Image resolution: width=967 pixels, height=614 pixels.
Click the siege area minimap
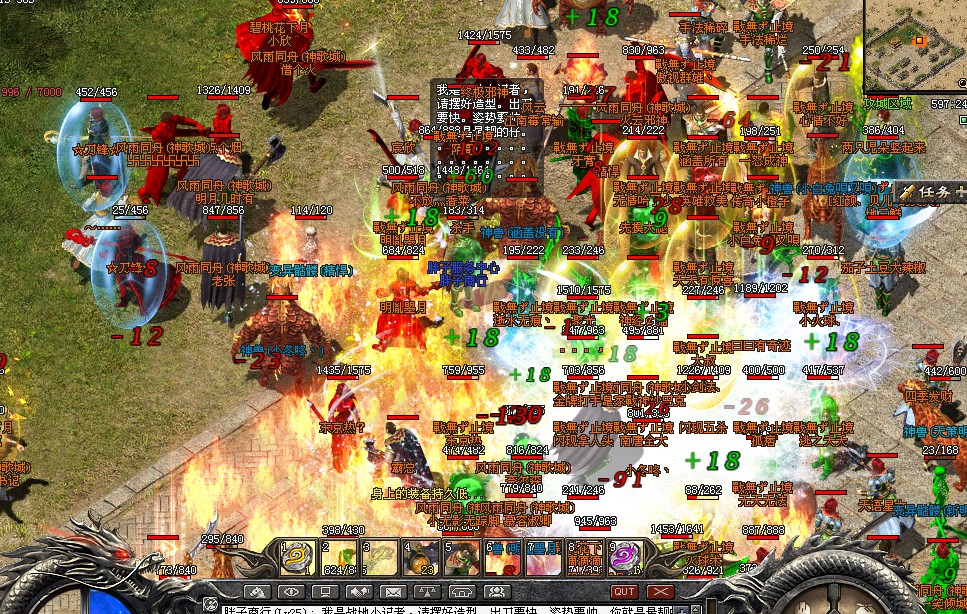[915, 45]
